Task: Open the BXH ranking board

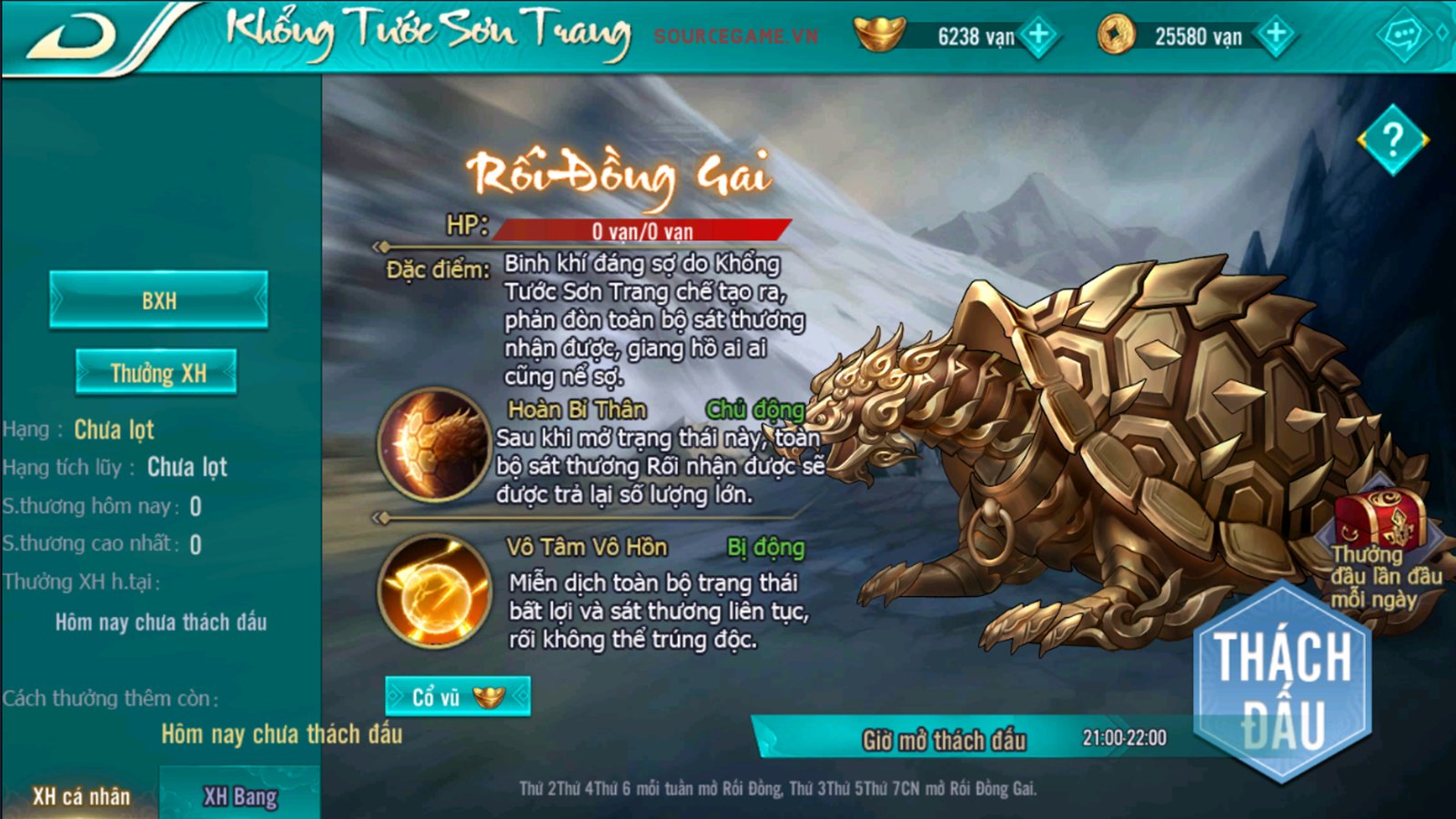Action: tap(158, 300)
